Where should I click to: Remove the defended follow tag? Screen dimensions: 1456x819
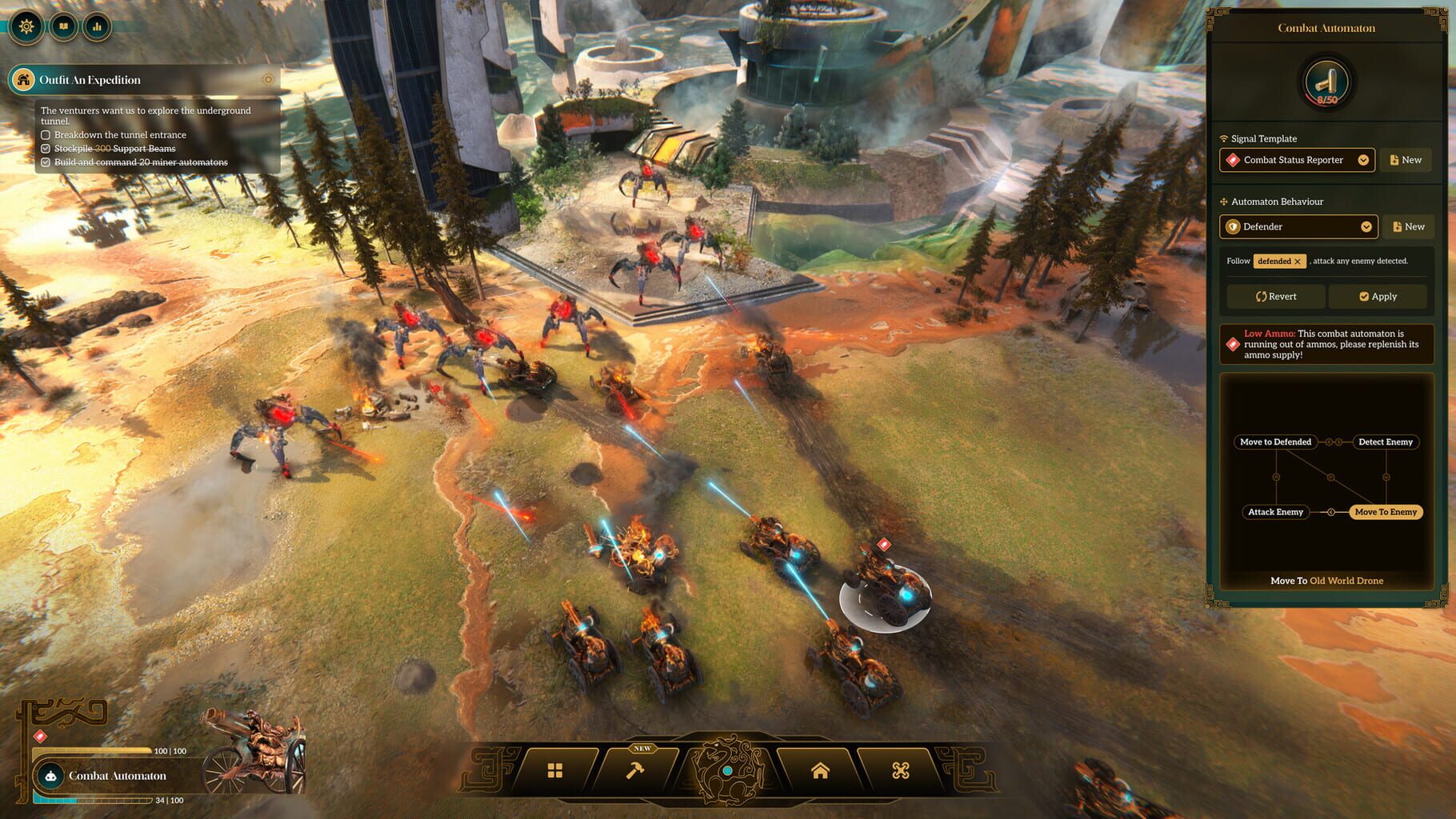pyautogui.click(x=1298, y=261)
